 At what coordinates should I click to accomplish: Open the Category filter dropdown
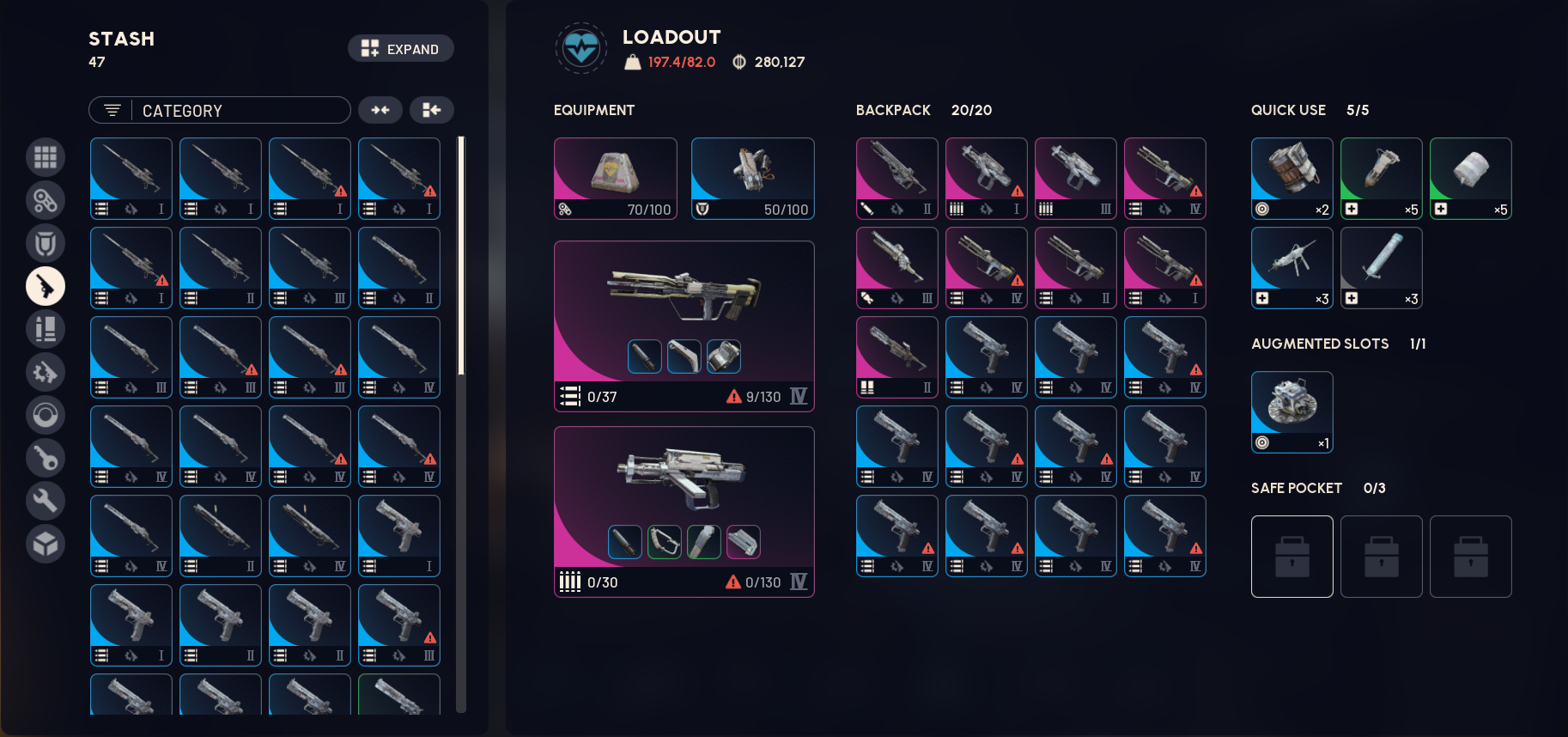[219, 110]
